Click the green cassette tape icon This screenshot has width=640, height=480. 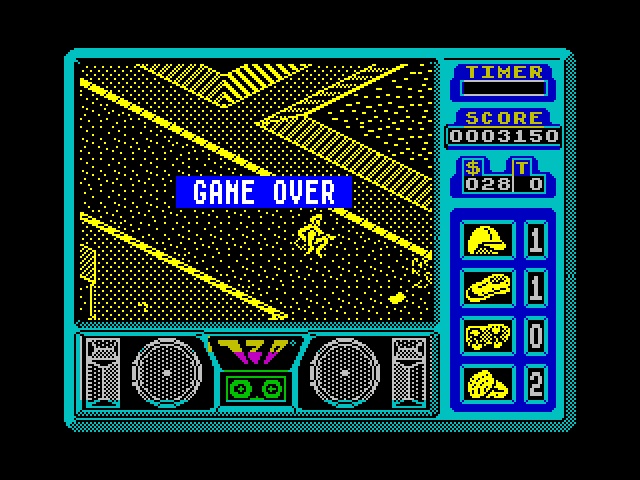(251, 386)
